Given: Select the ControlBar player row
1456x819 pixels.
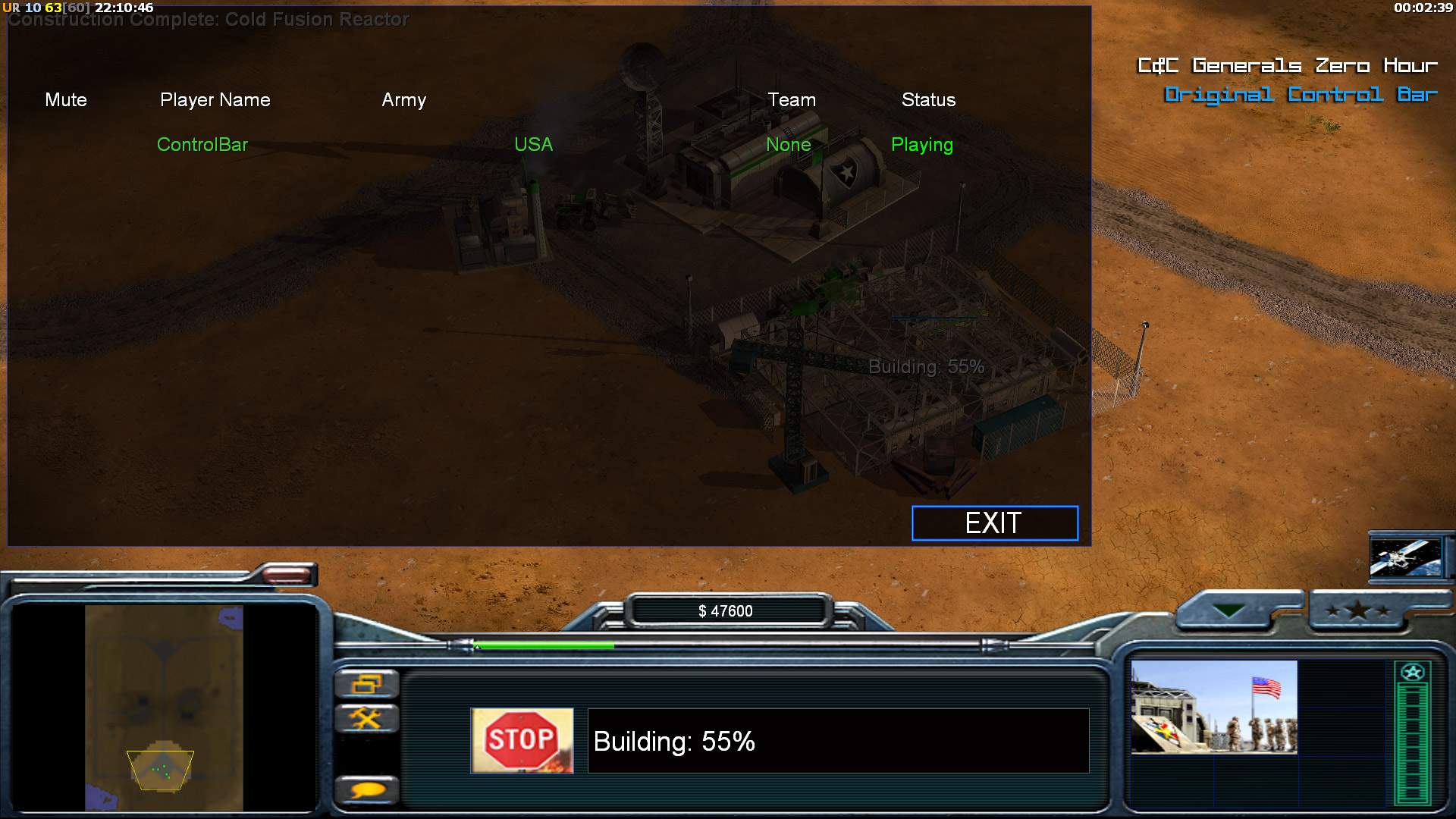Looking at the screenshot, I should click(x=202, y=145).
